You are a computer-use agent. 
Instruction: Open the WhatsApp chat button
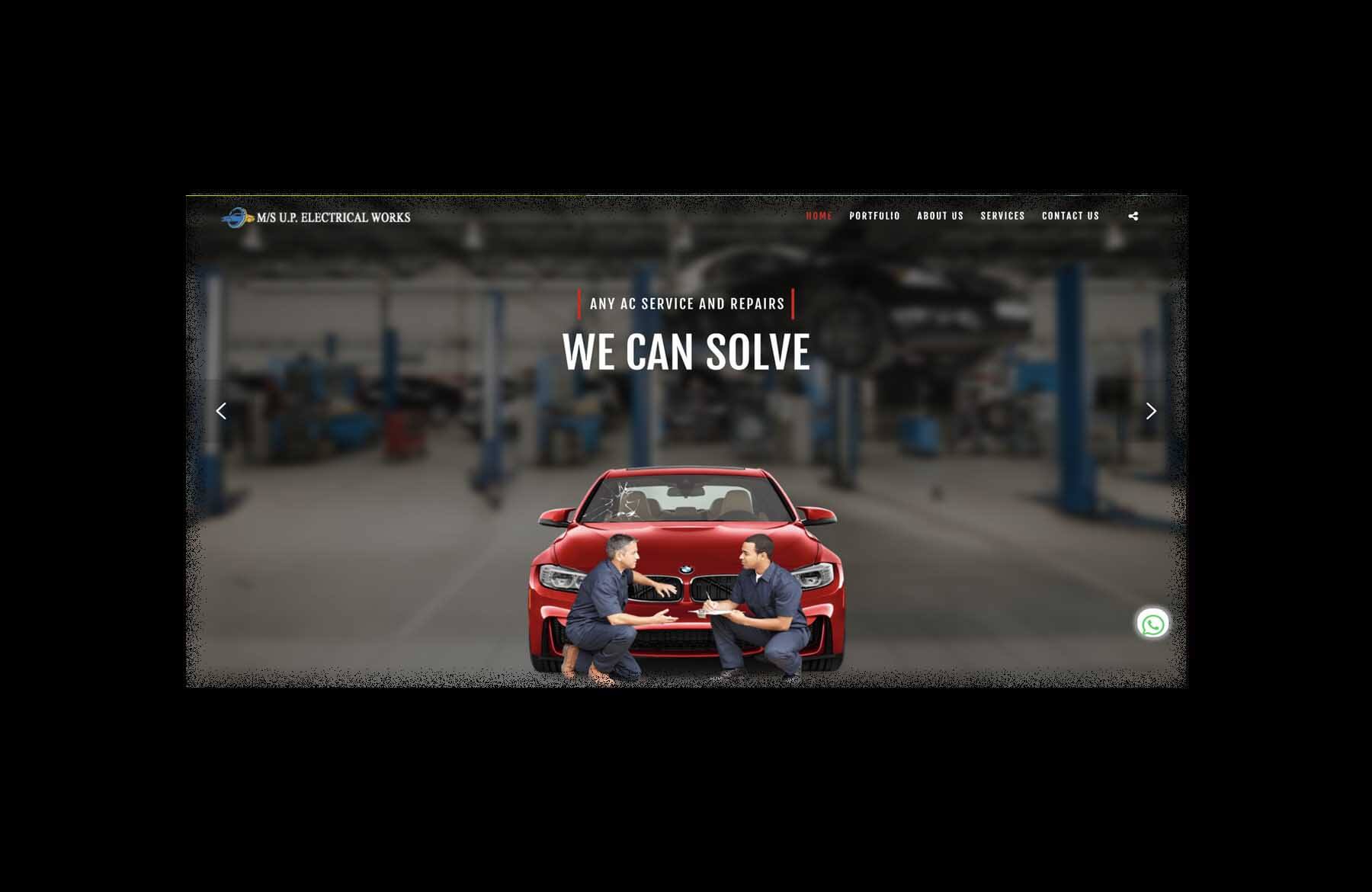coord(1152,624)
